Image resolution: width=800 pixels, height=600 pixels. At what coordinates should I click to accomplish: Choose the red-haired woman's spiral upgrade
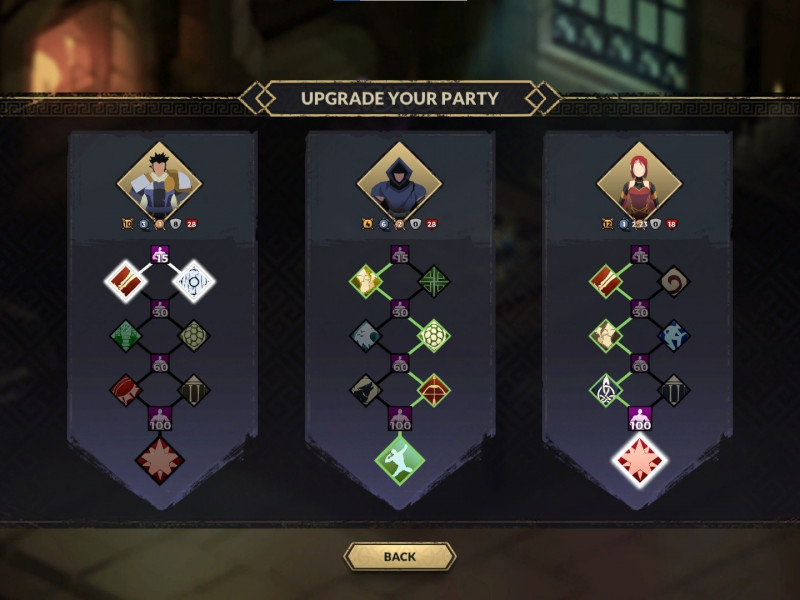(x=673, y=281)
